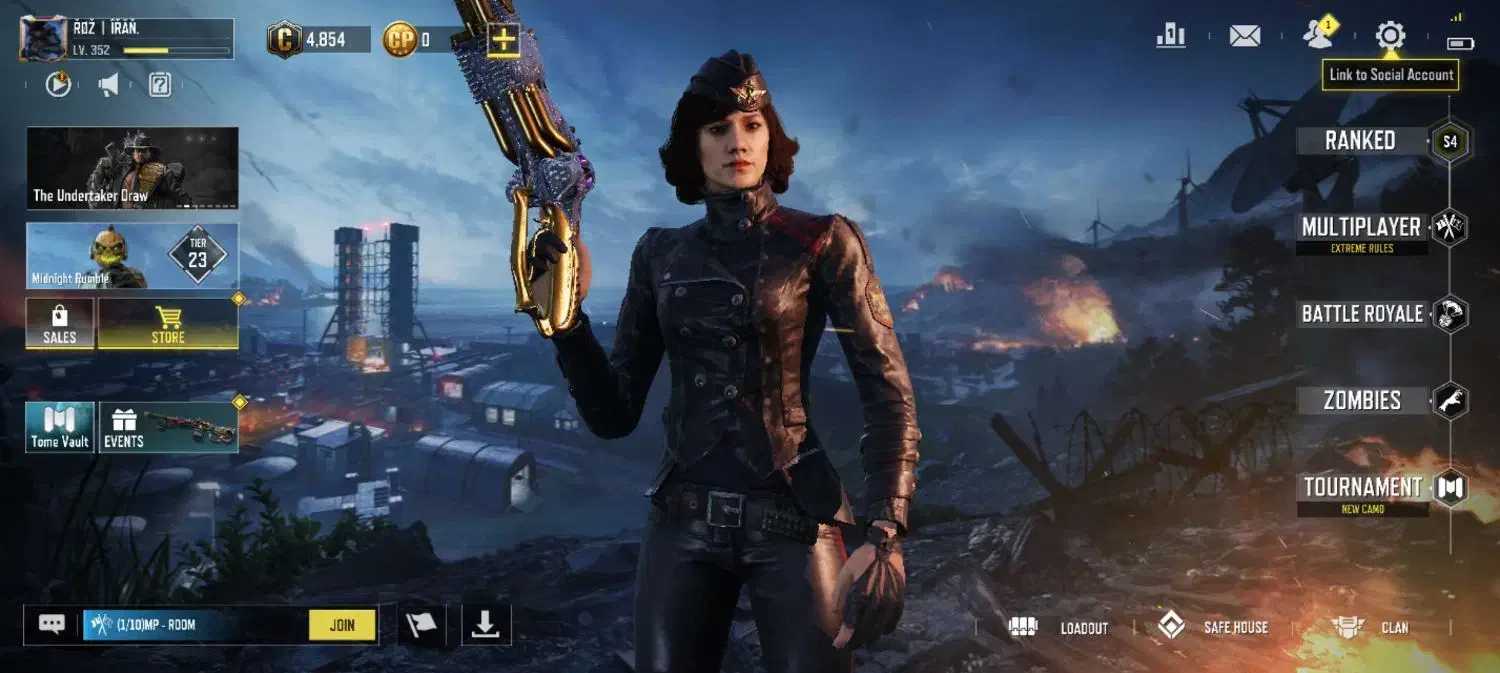
Task: Open the Sales shop
Action: click(x=60, y=324)
